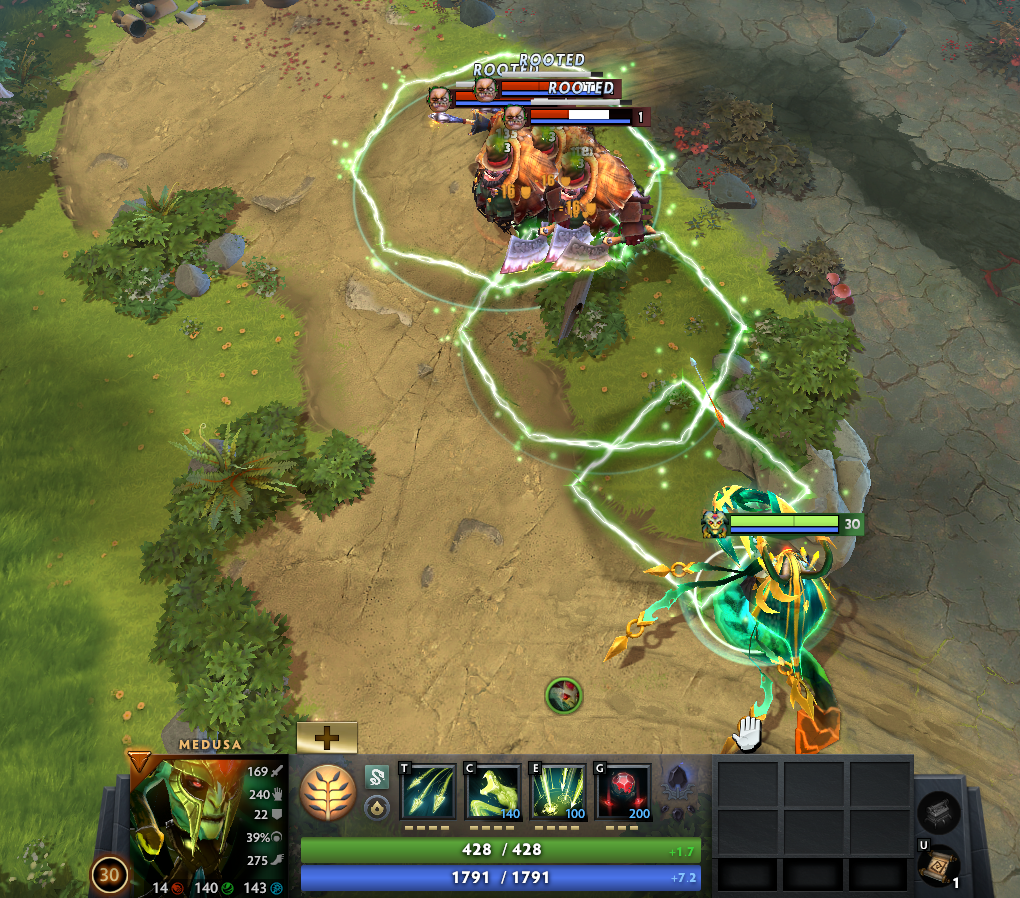Cast the Mystic Snake ability
The height and width of the screenshot is (898, 1020).
pos(493,792)
